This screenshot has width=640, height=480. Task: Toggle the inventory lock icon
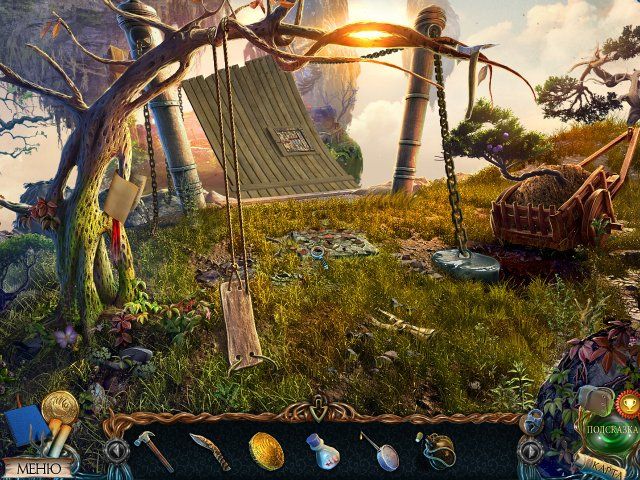531,423
